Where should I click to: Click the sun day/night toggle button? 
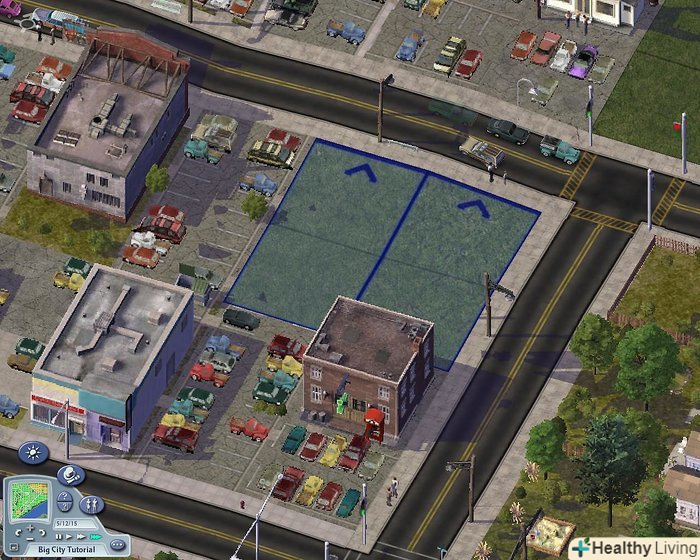[33, 452]
